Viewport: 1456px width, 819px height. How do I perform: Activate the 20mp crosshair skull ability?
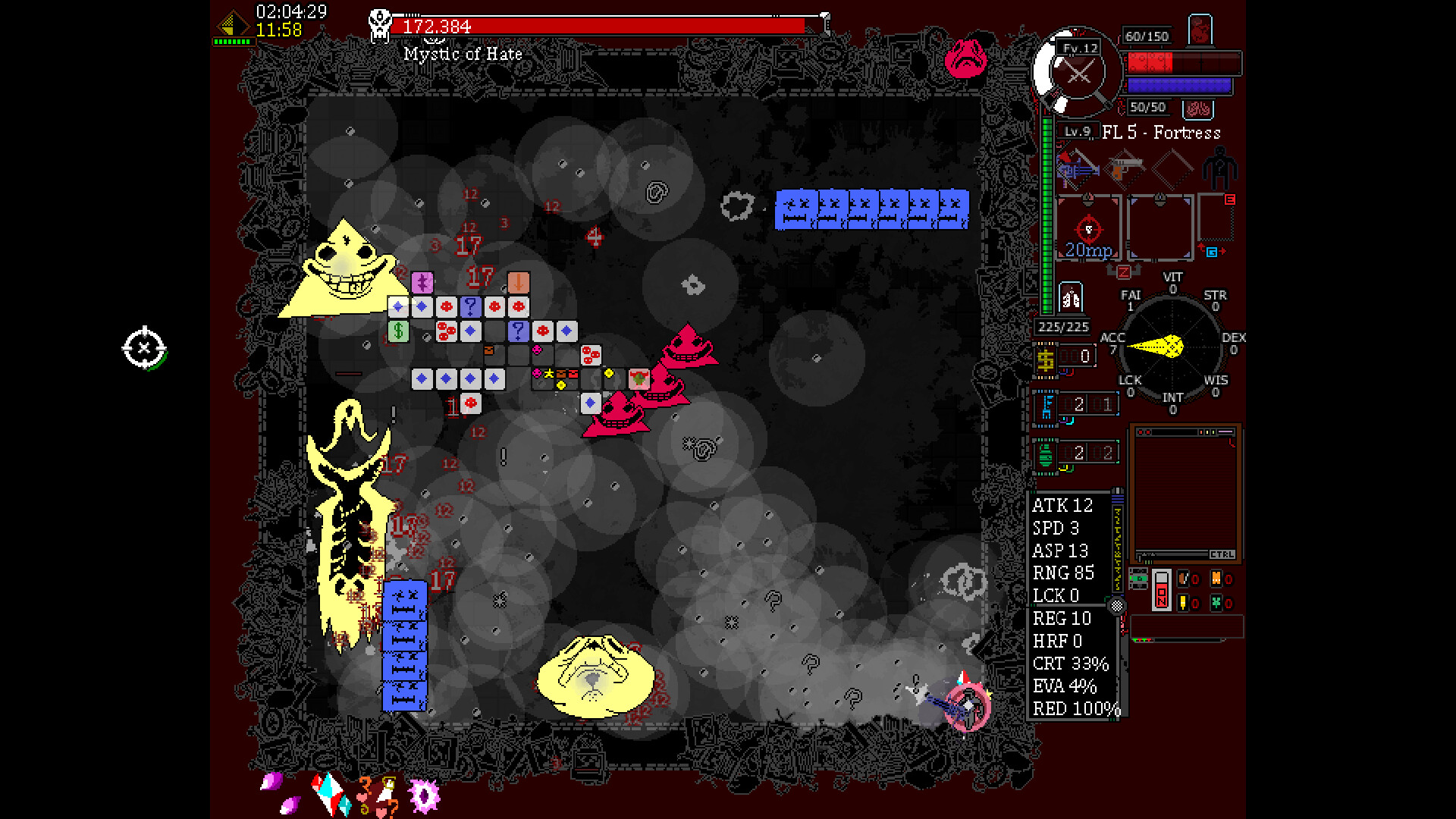1088,229
